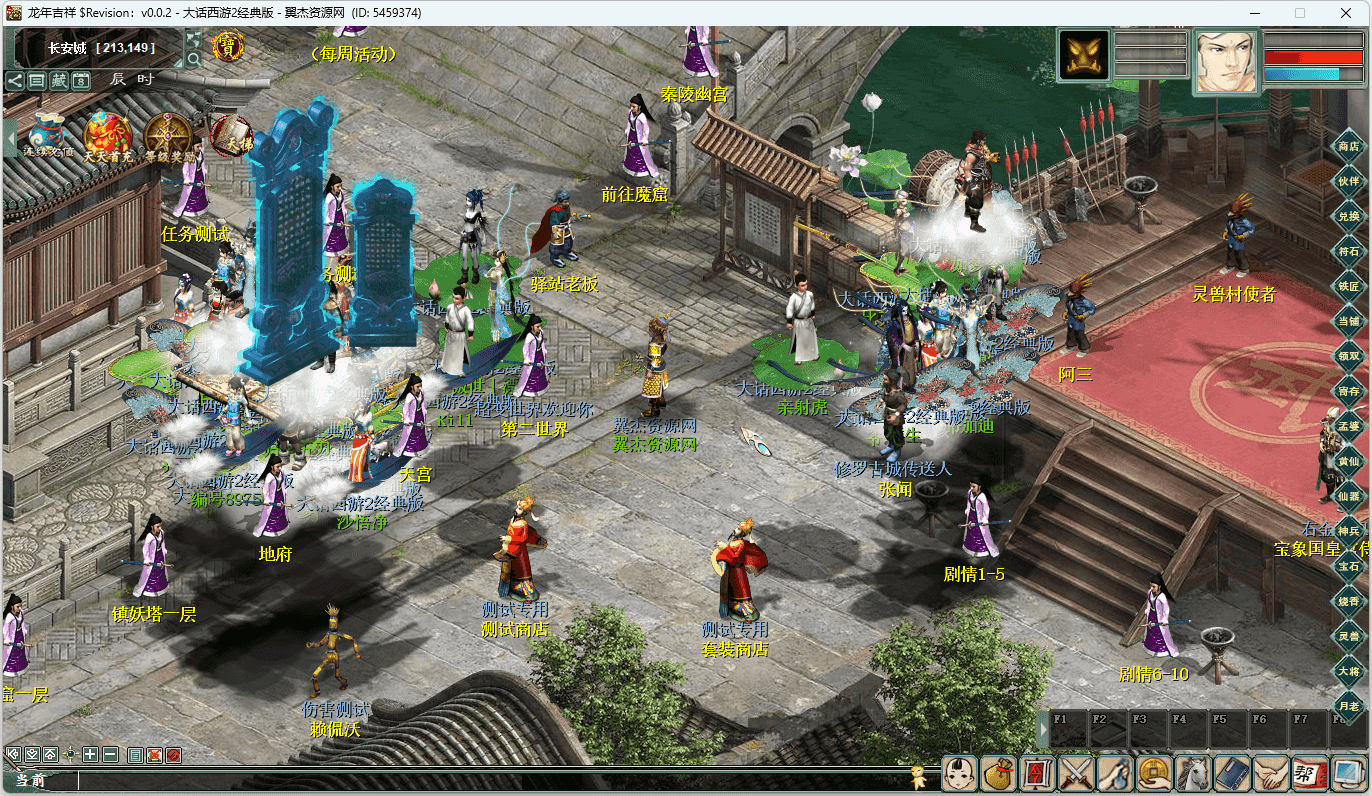
Task: Click the crossed swords attack icon
Action: click(x=1076, y=773)
